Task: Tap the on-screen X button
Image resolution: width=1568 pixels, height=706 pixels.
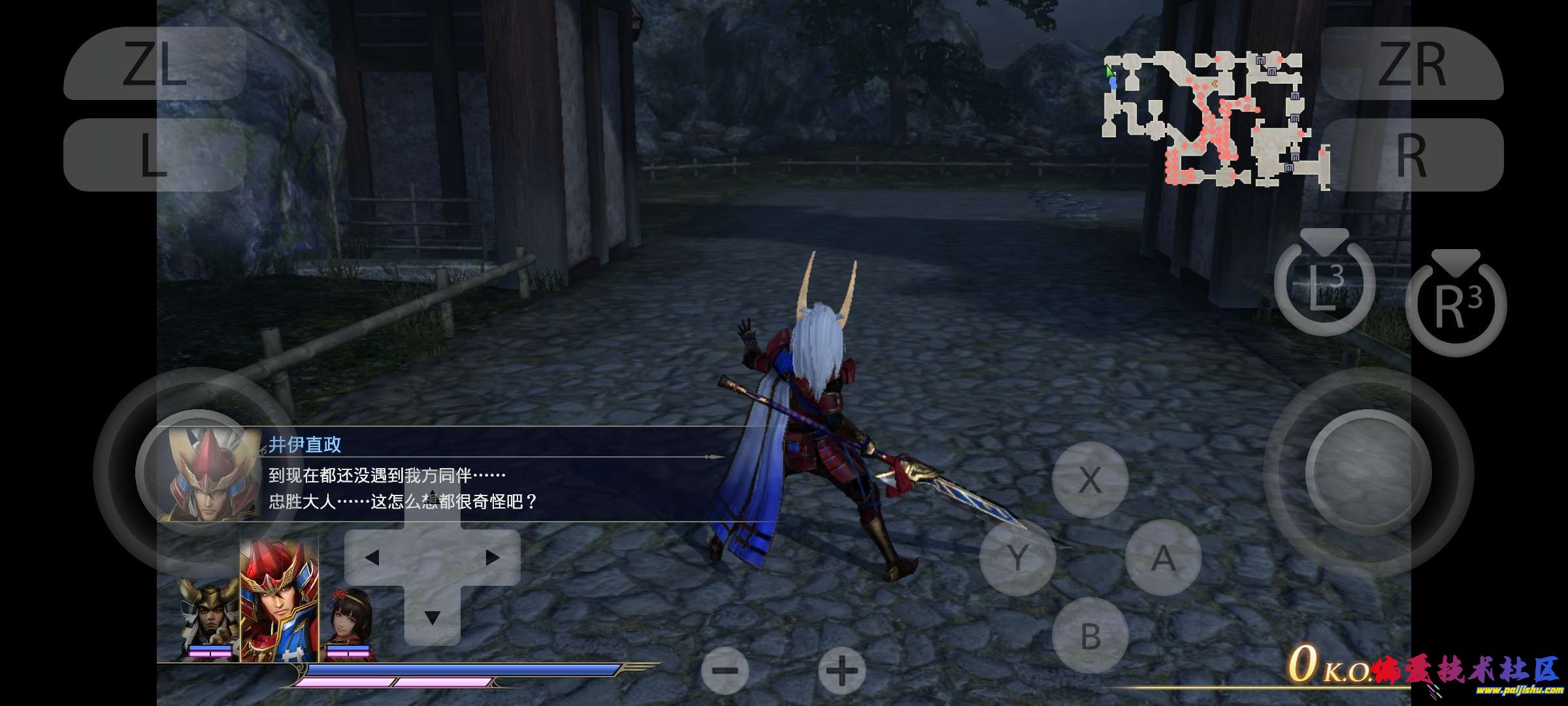Action: pyautogui.click(x=1090, y=480)
